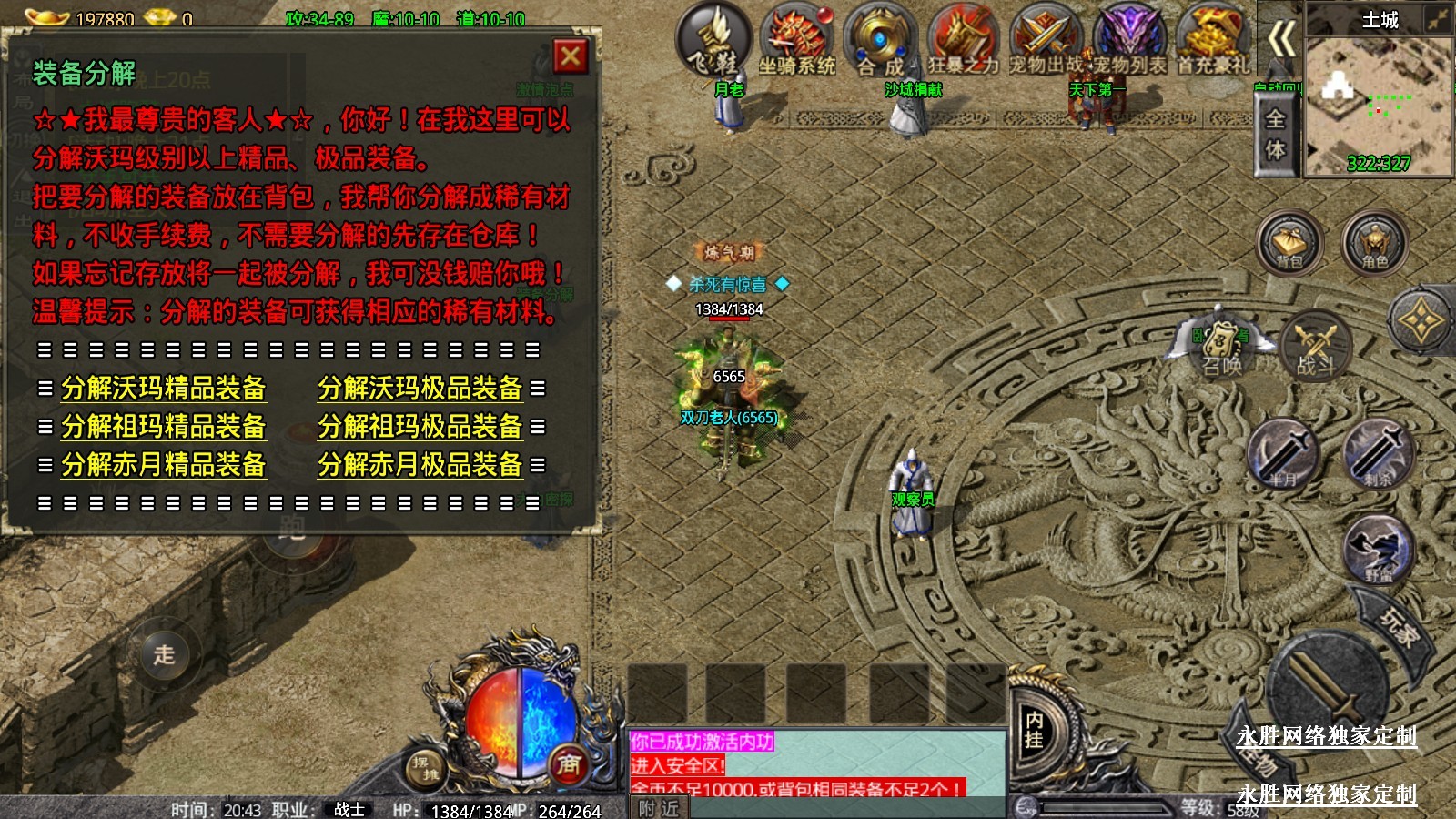Choose 分解沃玛极品装备 option
1456x819 pixels.
click(420, 389)
